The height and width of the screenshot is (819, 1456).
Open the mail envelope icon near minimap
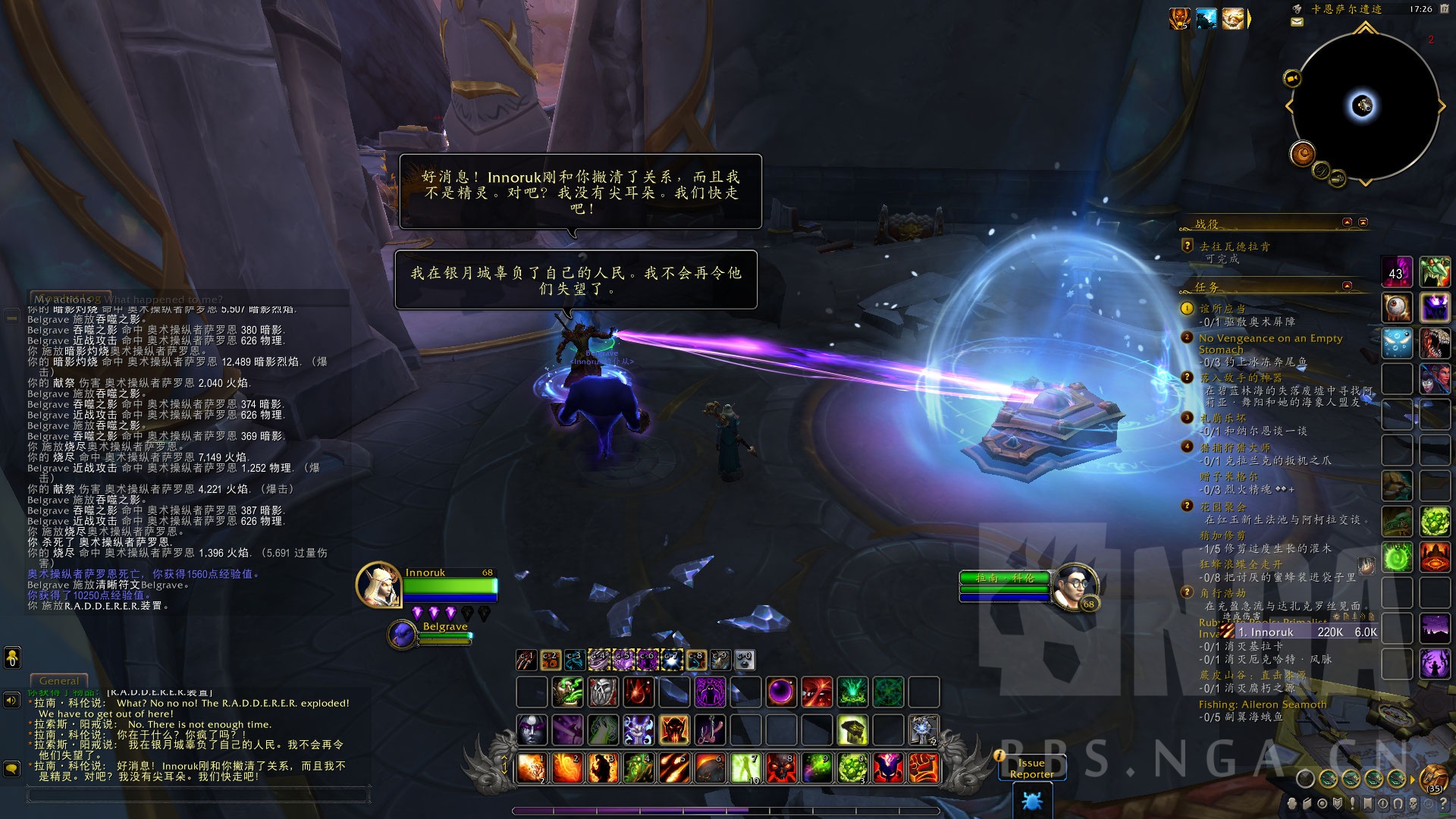click(1297, 22)
